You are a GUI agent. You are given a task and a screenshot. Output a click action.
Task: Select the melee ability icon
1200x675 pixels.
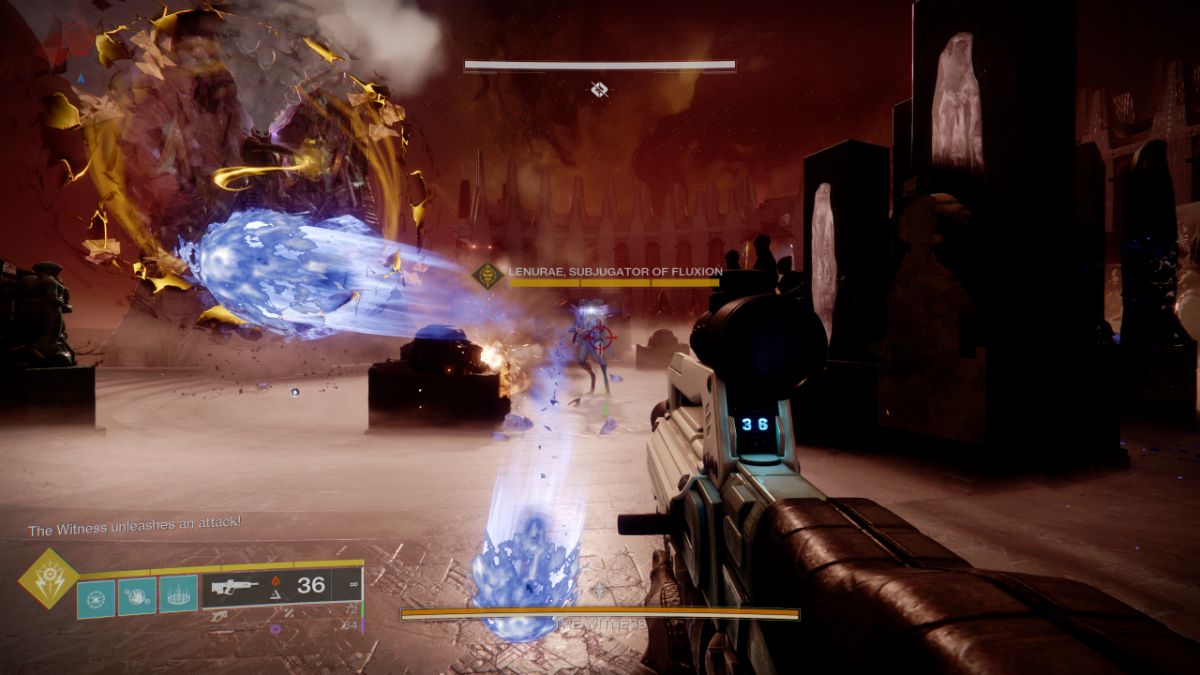[137, 595]
